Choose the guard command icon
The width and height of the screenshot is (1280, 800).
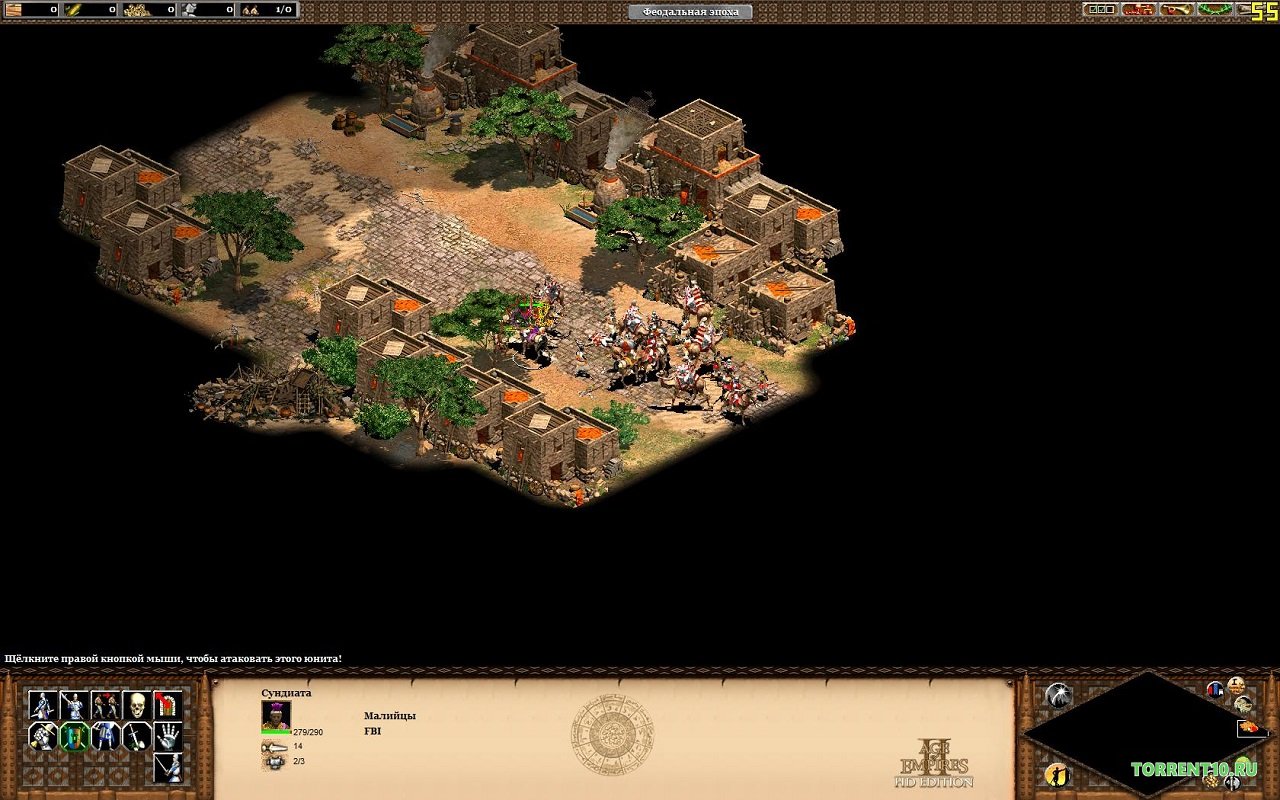73,705
